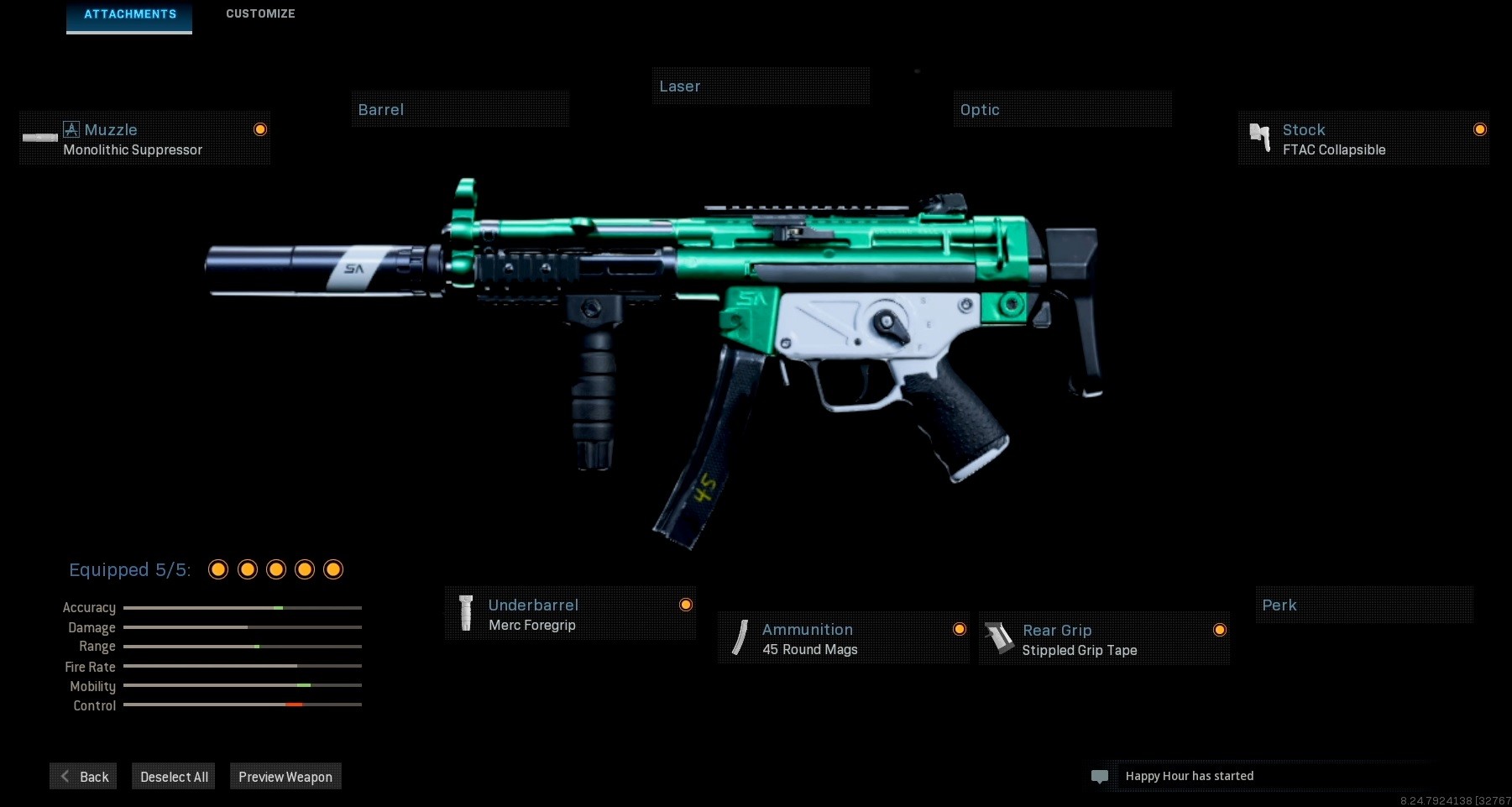Toggle the orange indicator on the Rear Grip slot
Image resolution: width=1512 pixels, height=807 pixels.
click(1221, 629)
